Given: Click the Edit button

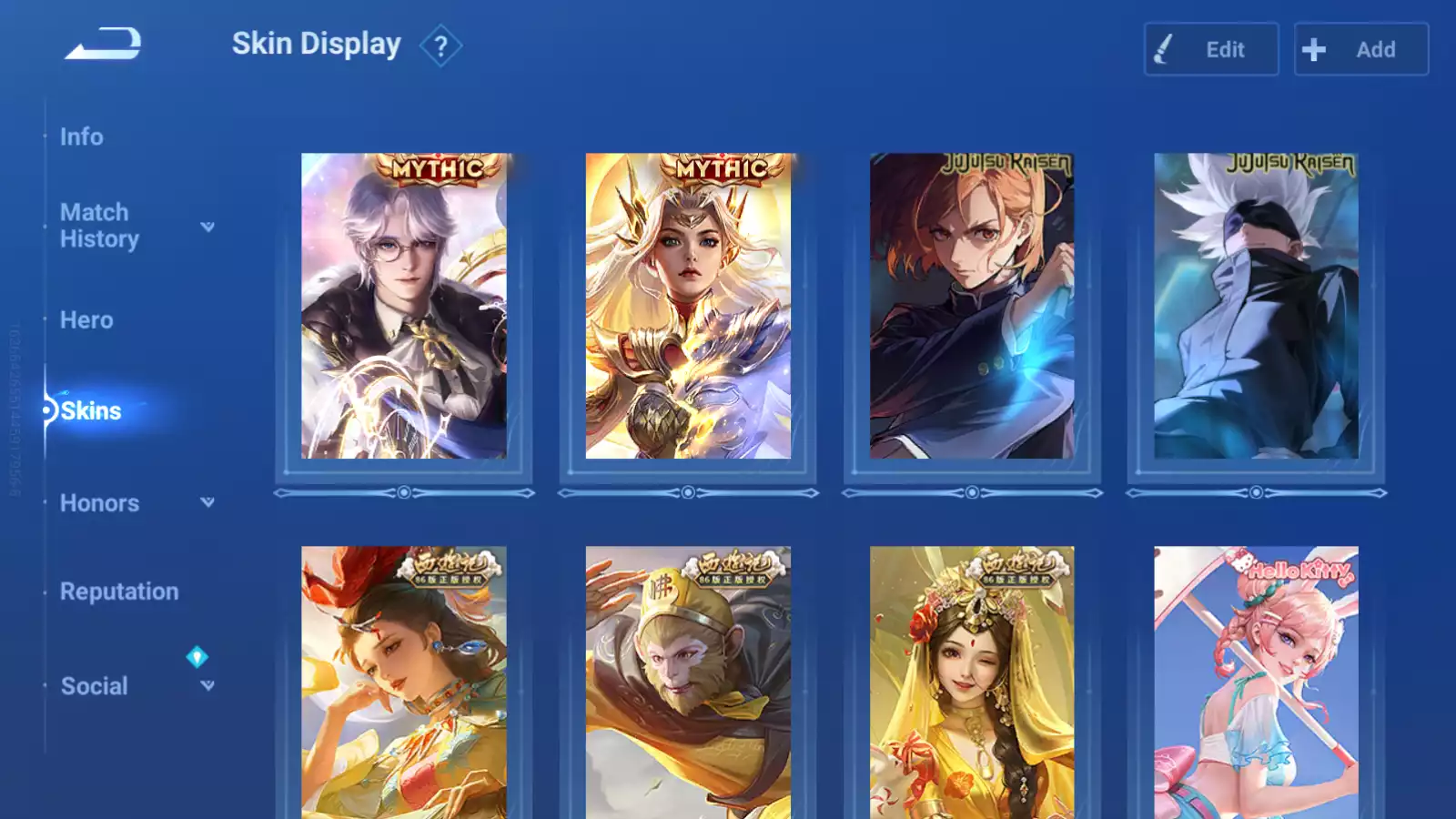Looking at the screenshot, I should click(x=1211, y=49).
